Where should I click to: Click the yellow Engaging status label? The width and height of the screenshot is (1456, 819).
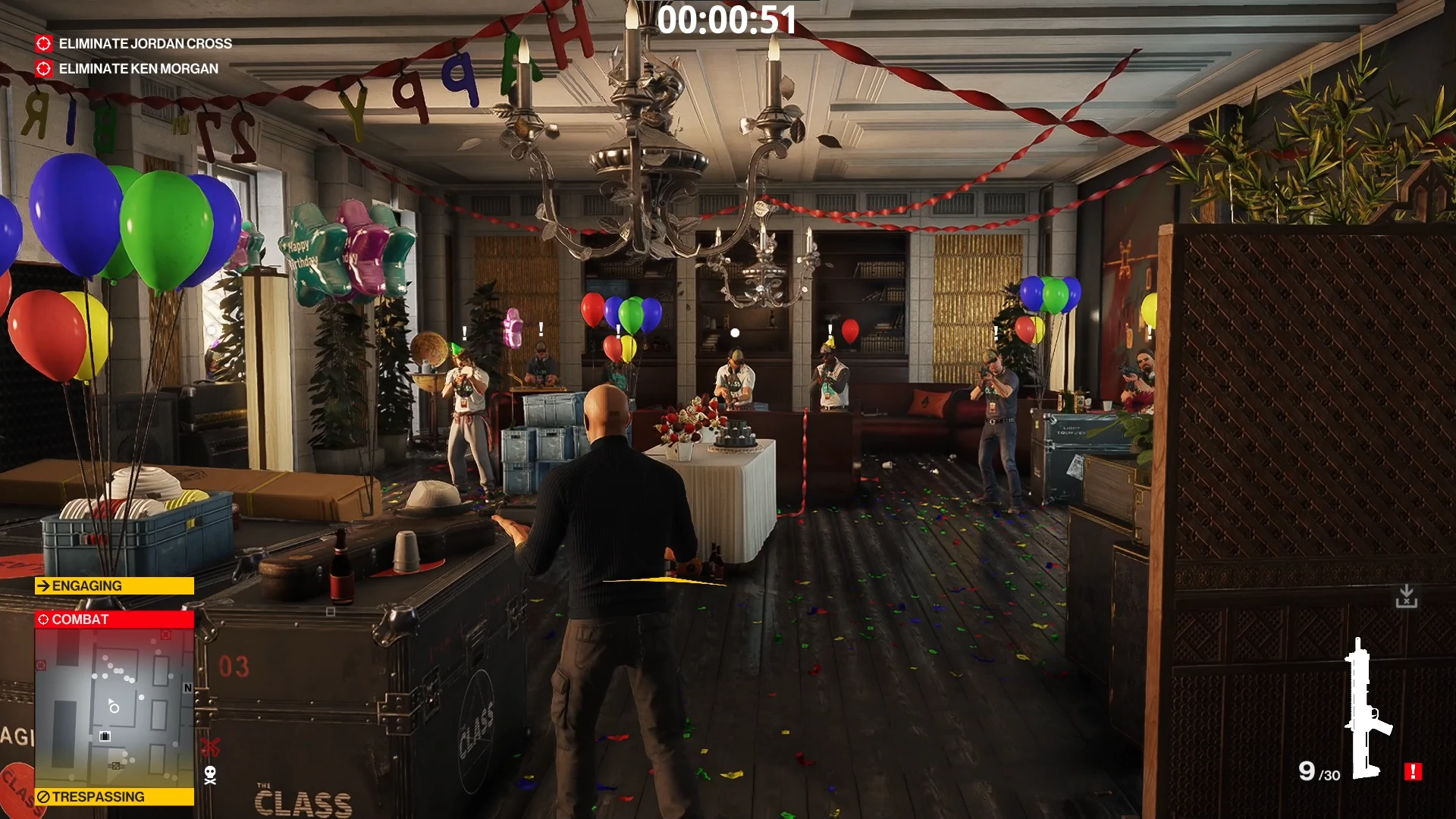click(114, 586)
